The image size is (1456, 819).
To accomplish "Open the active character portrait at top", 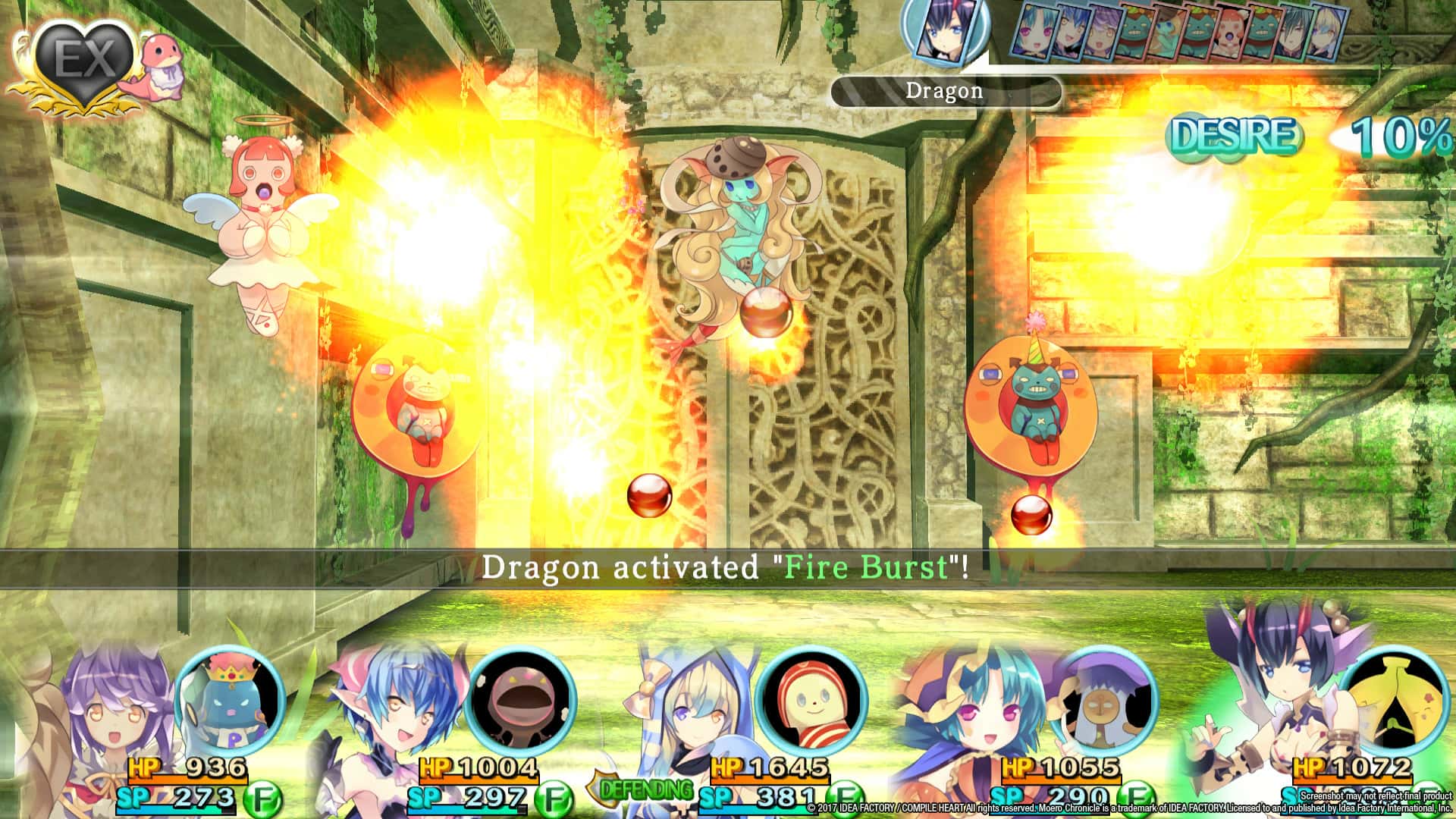I will [x=946, y=32].
